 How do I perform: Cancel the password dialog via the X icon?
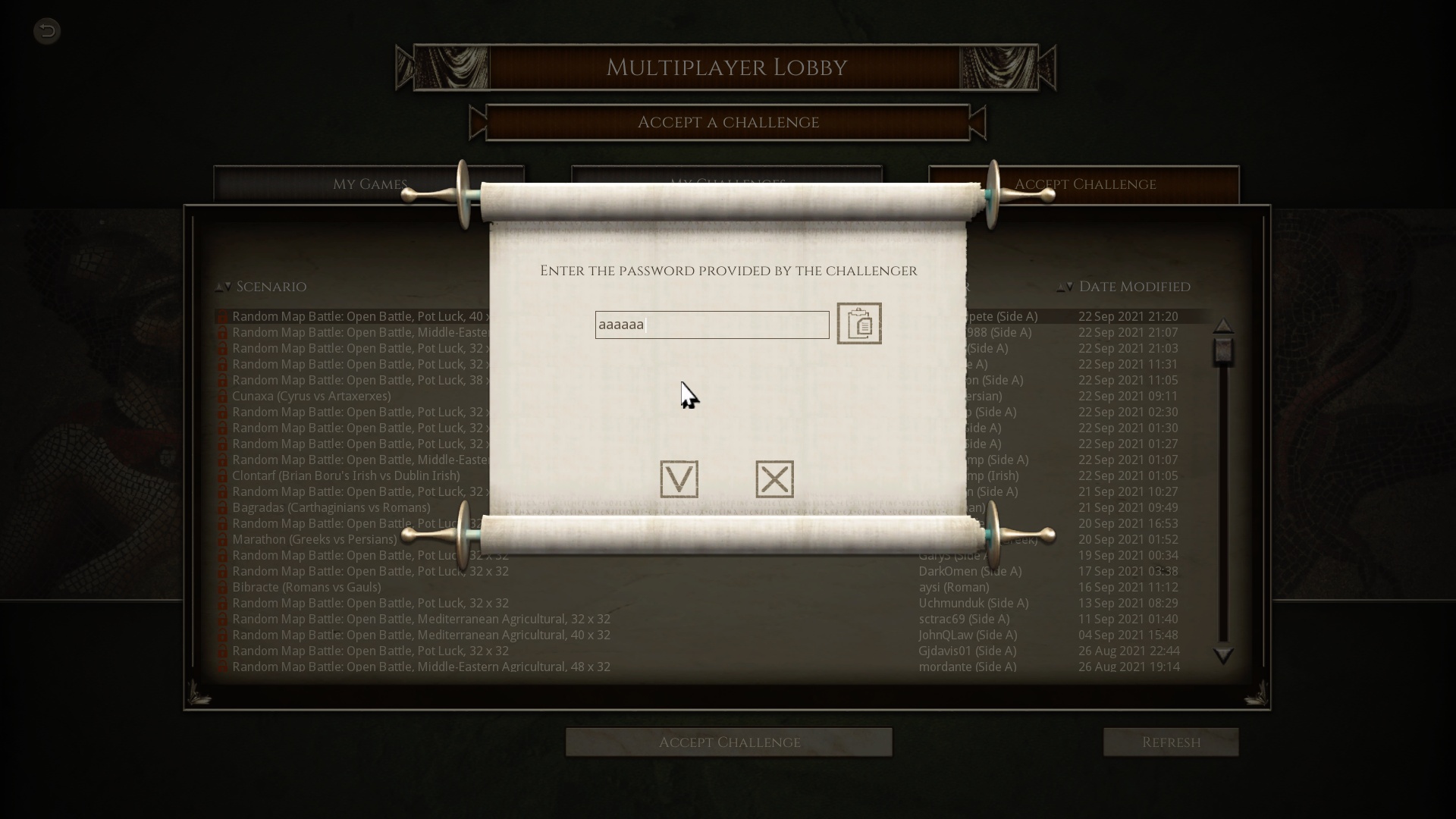[773, 479]
